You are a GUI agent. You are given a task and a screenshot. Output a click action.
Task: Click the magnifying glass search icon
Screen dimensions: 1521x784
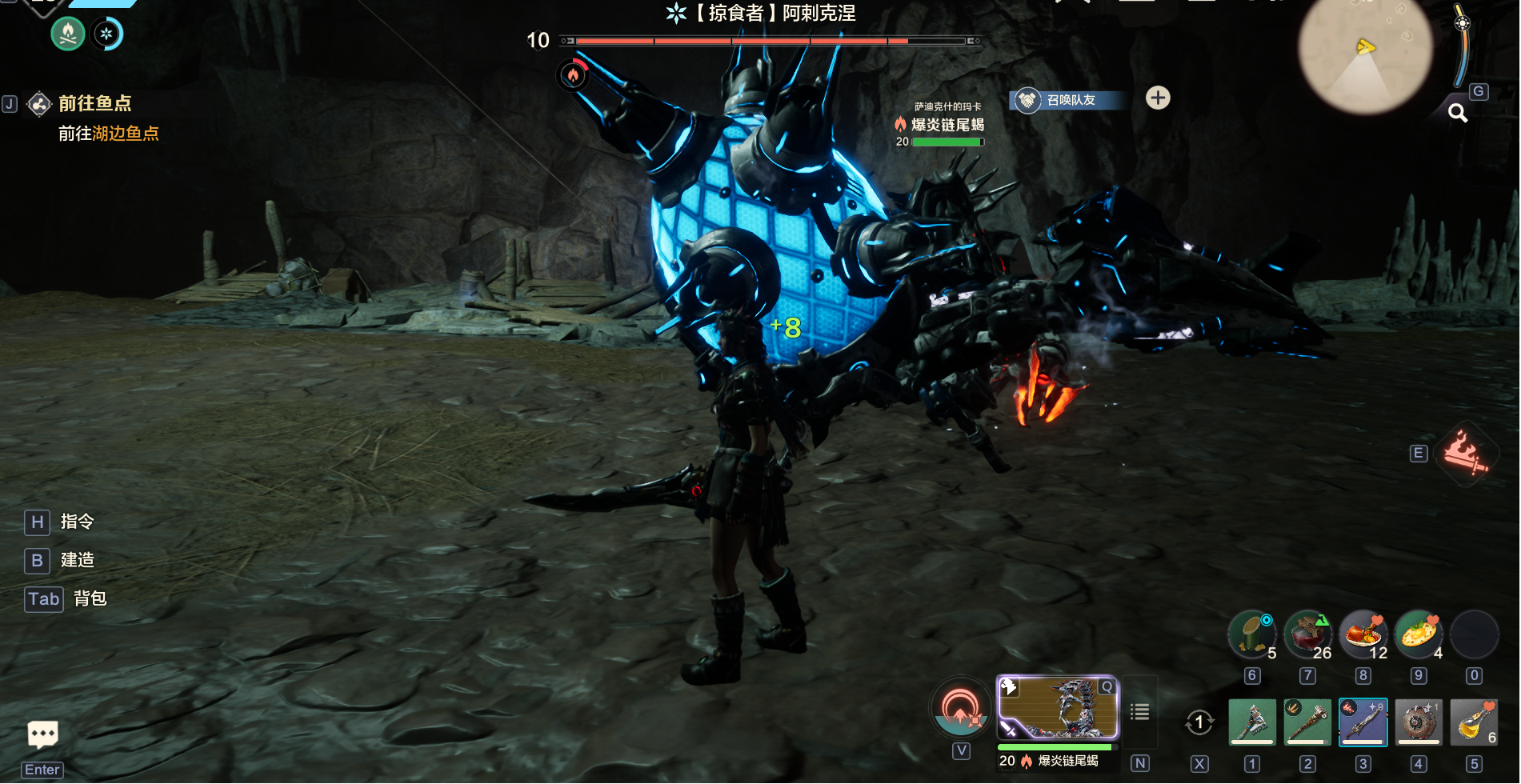[x=1458, y=114]
